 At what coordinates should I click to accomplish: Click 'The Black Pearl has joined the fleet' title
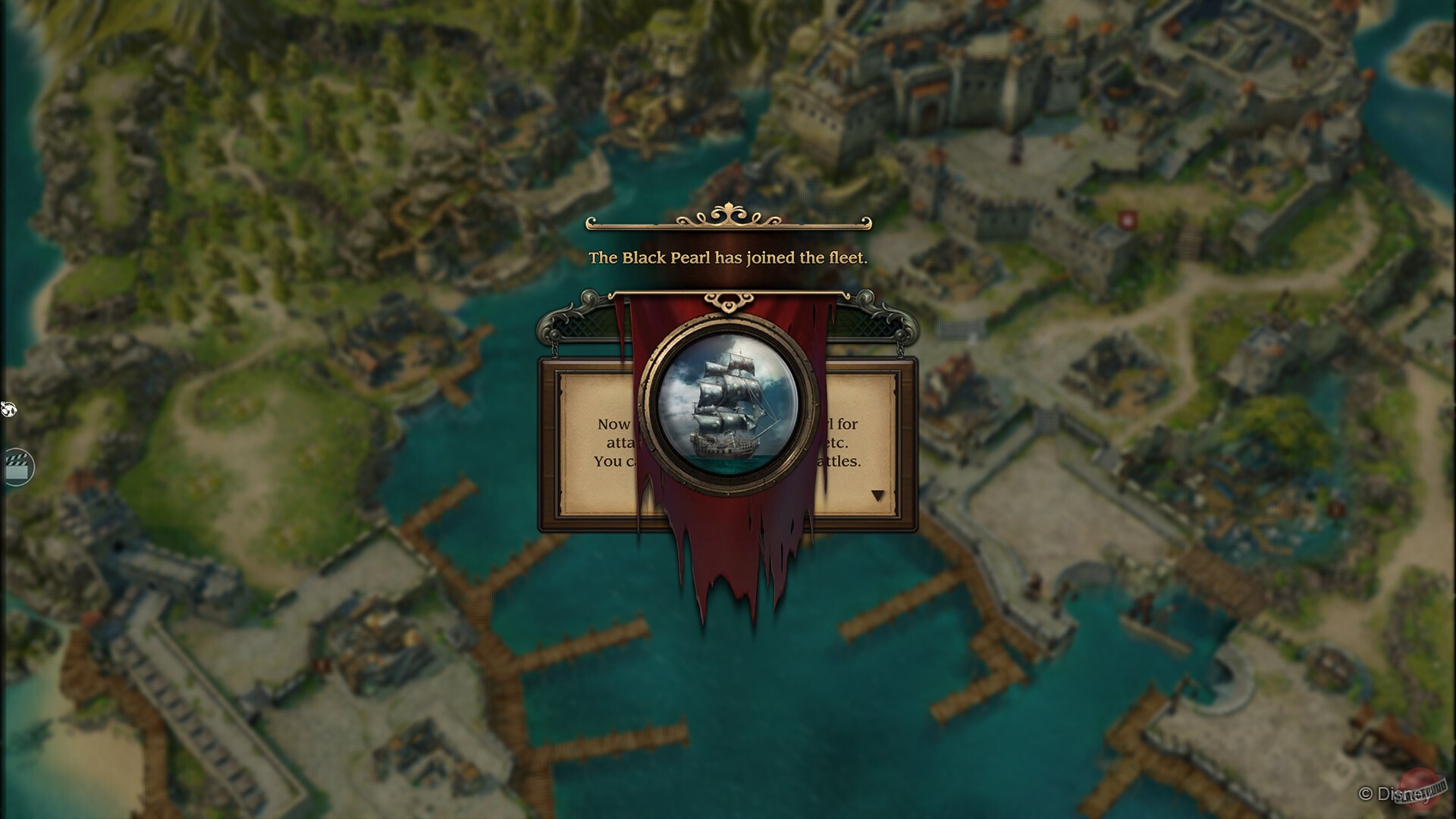point(730,259)
